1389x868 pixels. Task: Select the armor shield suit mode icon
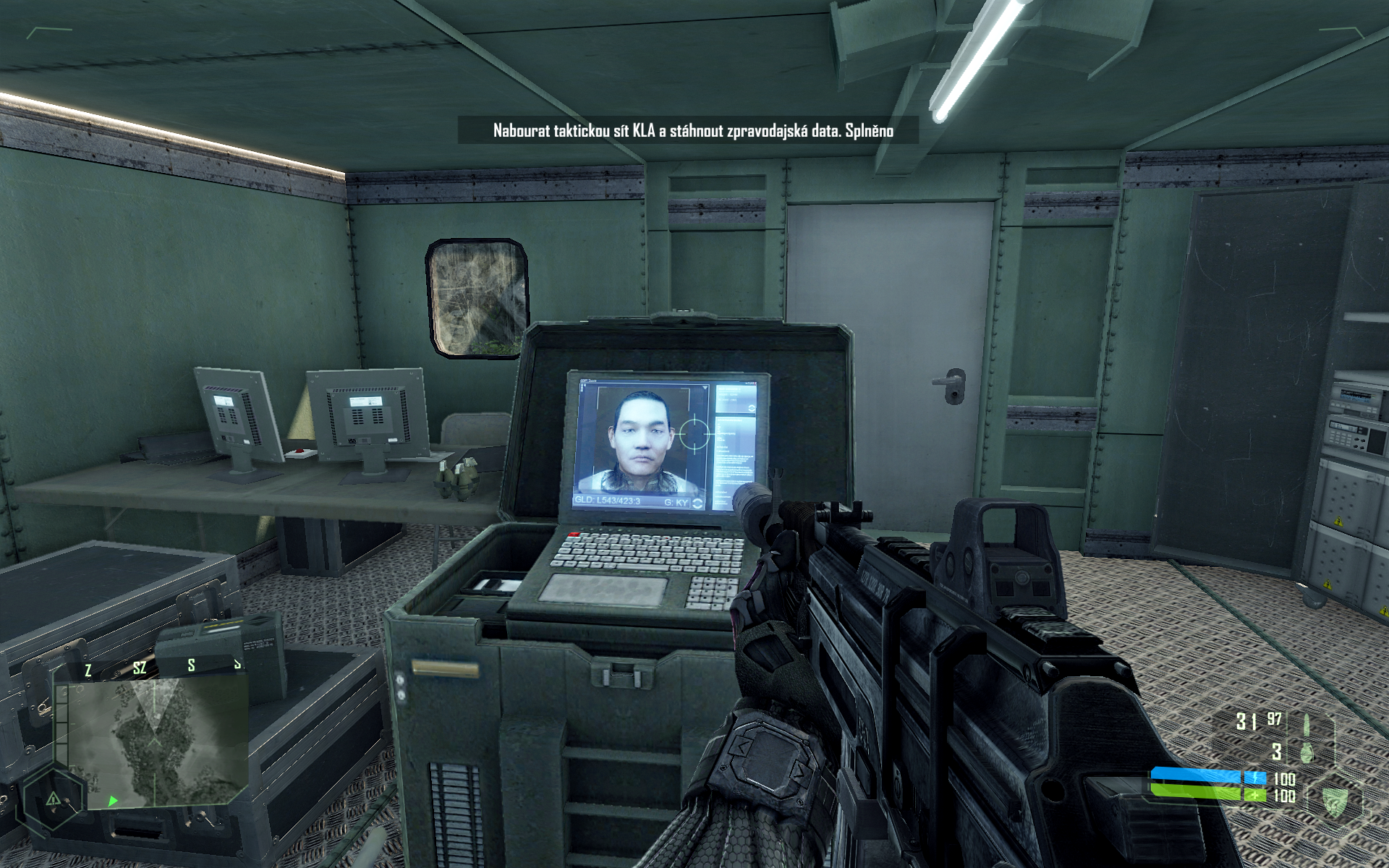click(1333, 799)
